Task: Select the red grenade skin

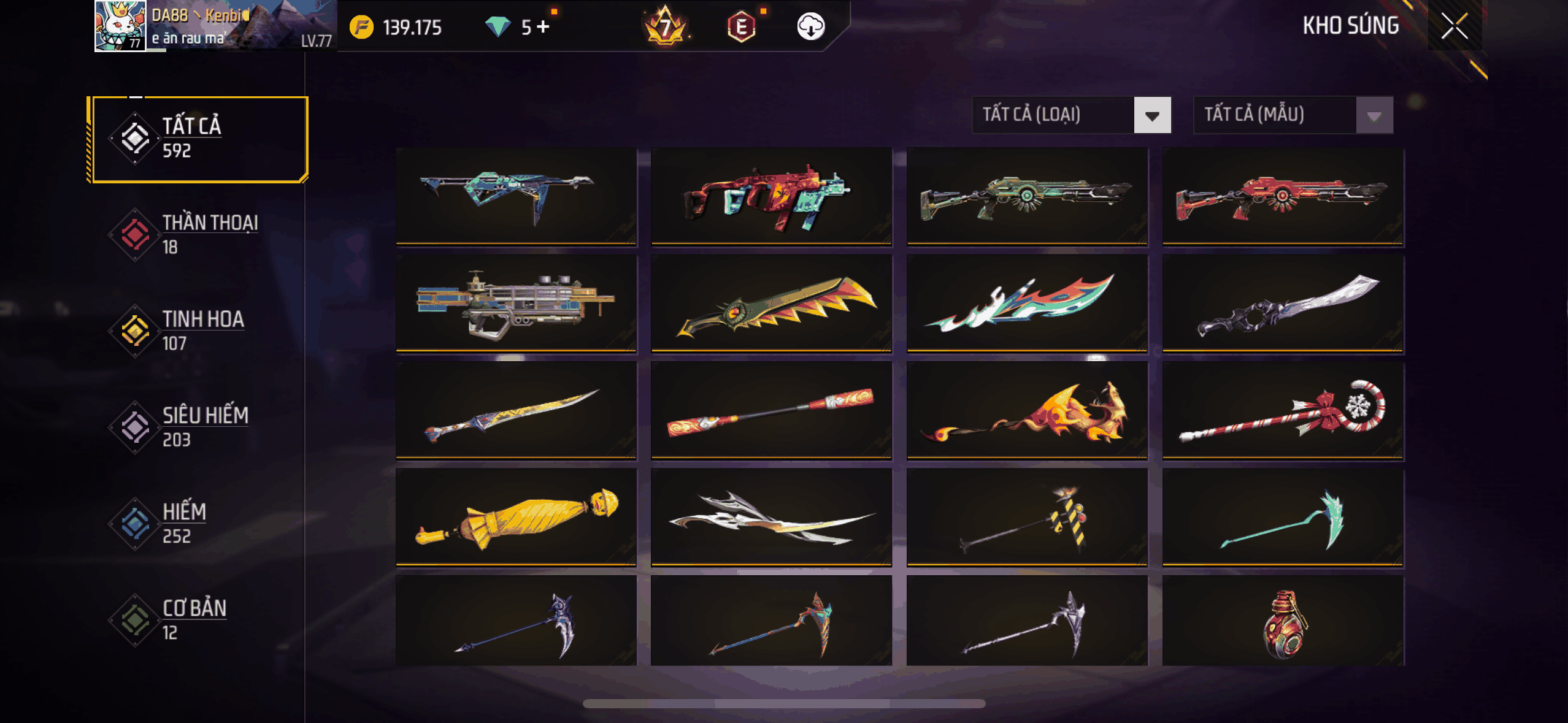Action: pyautogui.click(x=1283, y=622)
